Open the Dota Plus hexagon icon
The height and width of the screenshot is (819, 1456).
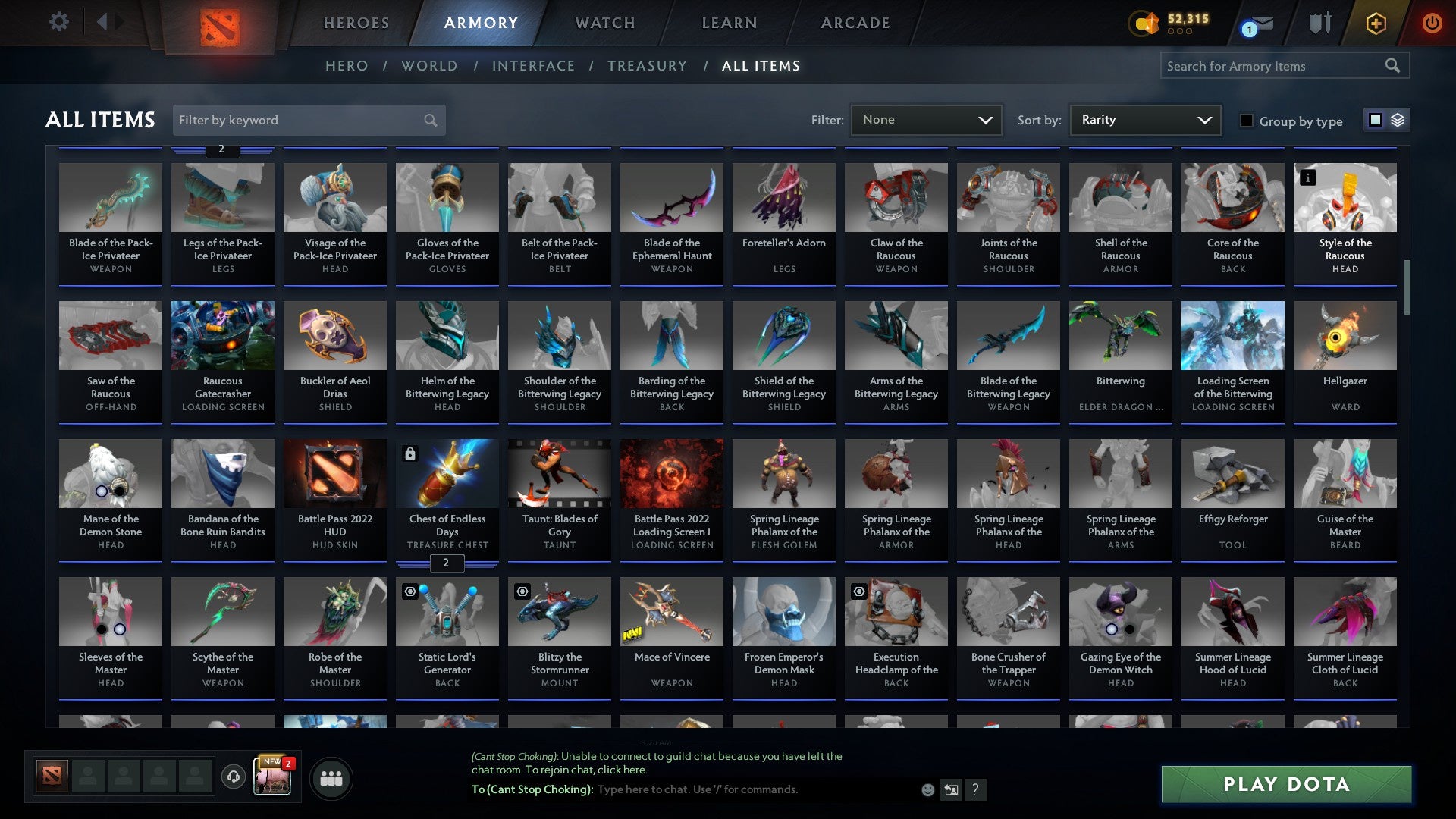(1375, 23)
